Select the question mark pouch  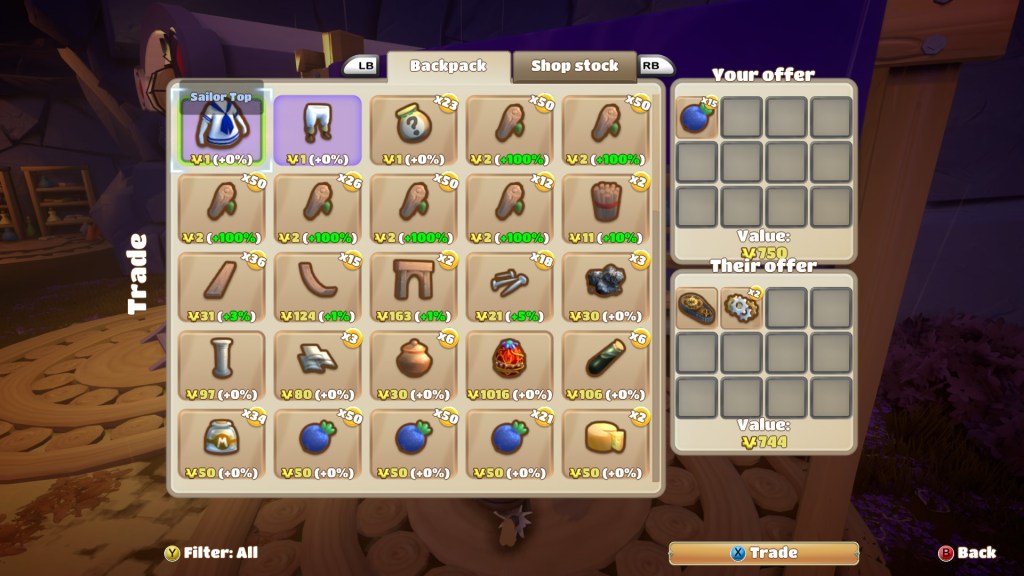click(414, 130)
